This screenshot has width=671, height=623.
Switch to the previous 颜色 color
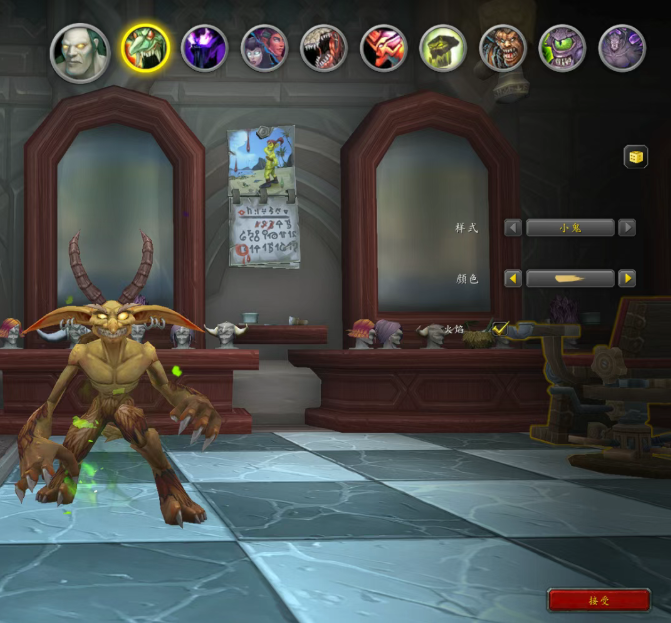[513, 278]
